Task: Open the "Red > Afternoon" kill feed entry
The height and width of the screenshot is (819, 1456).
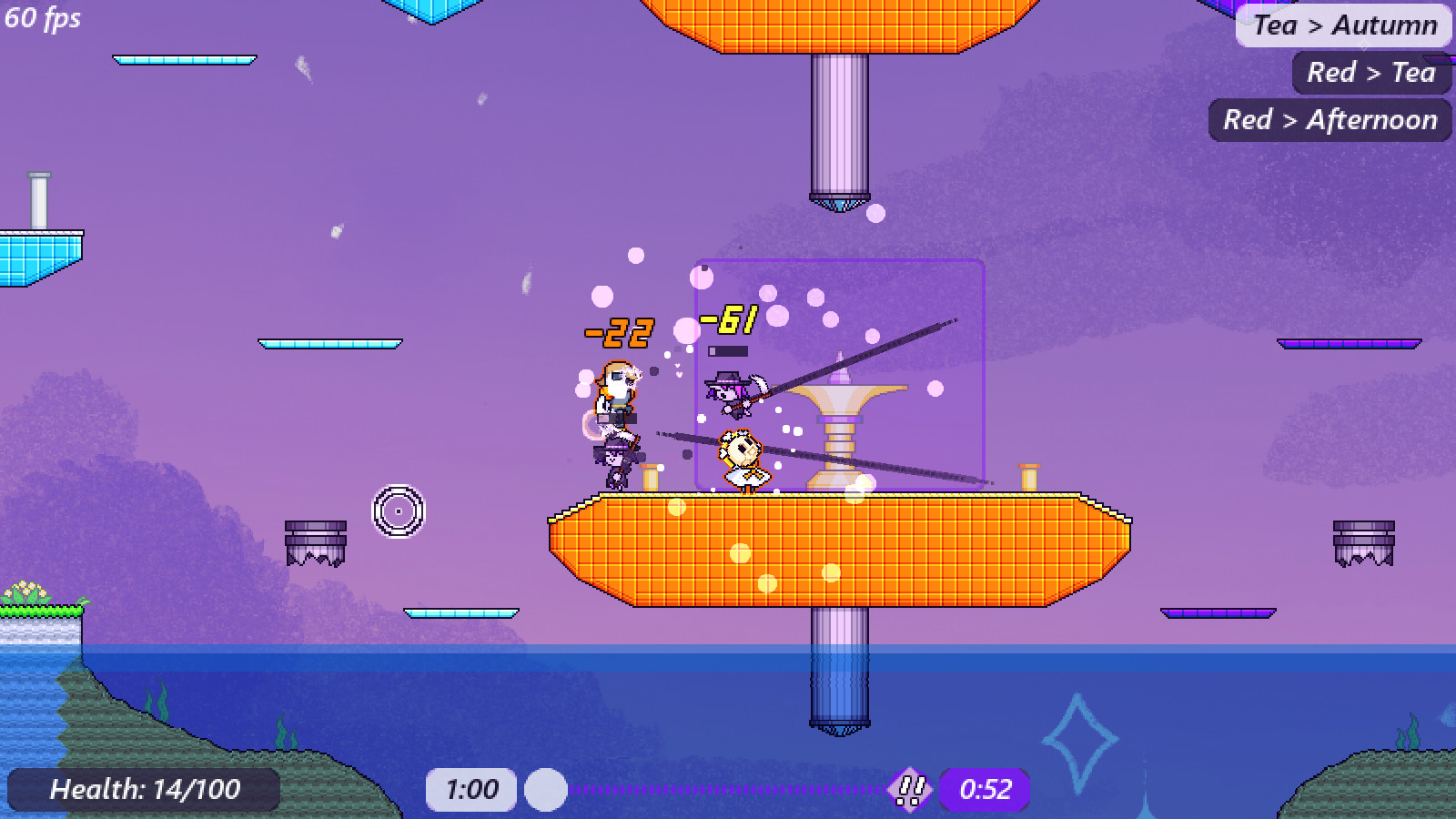Action: coord(1329,119)
